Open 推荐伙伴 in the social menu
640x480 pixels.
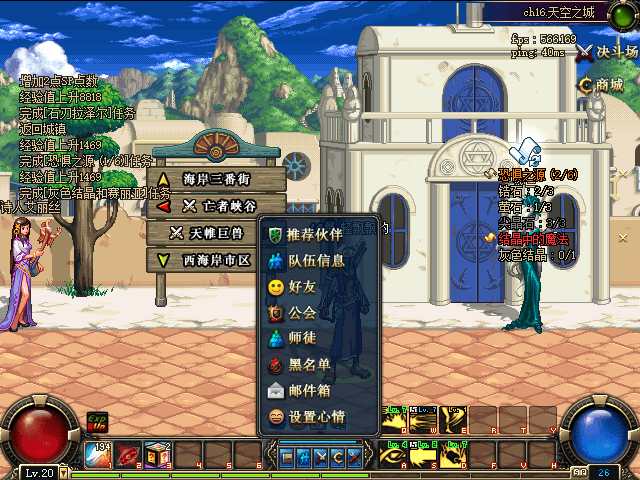tap(313, 235)
